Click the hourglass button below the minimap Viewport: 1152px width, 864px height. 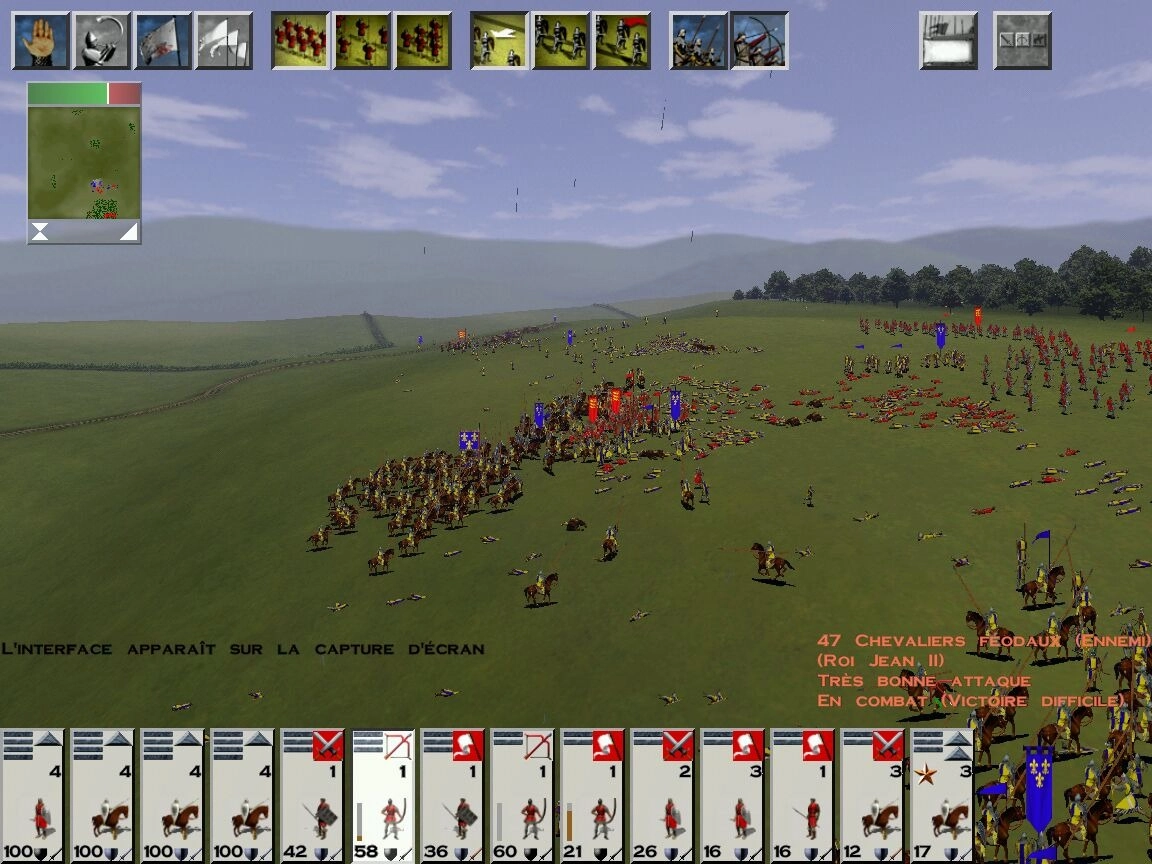point(39,233)
